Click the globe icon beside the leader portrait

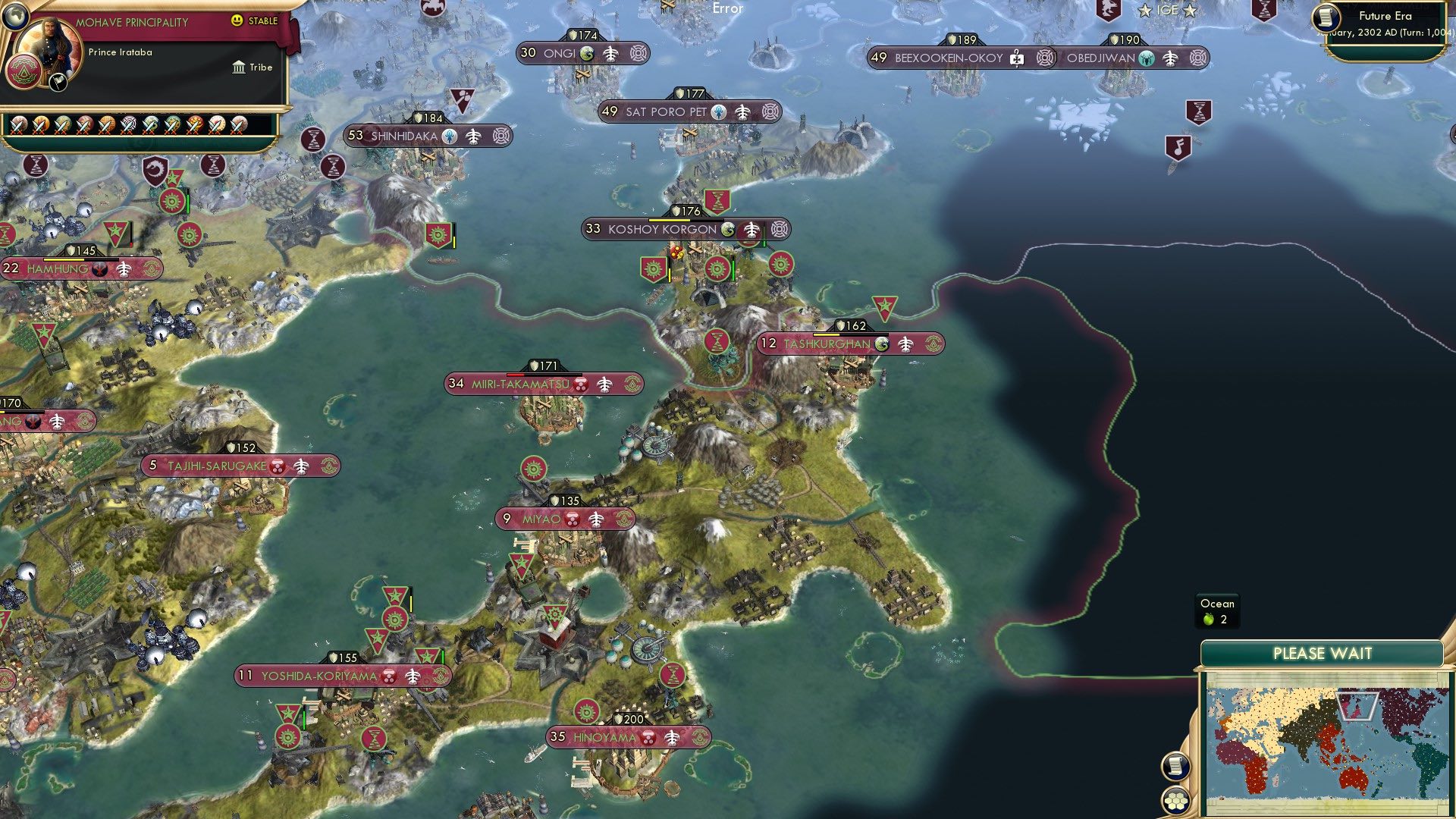15,16
